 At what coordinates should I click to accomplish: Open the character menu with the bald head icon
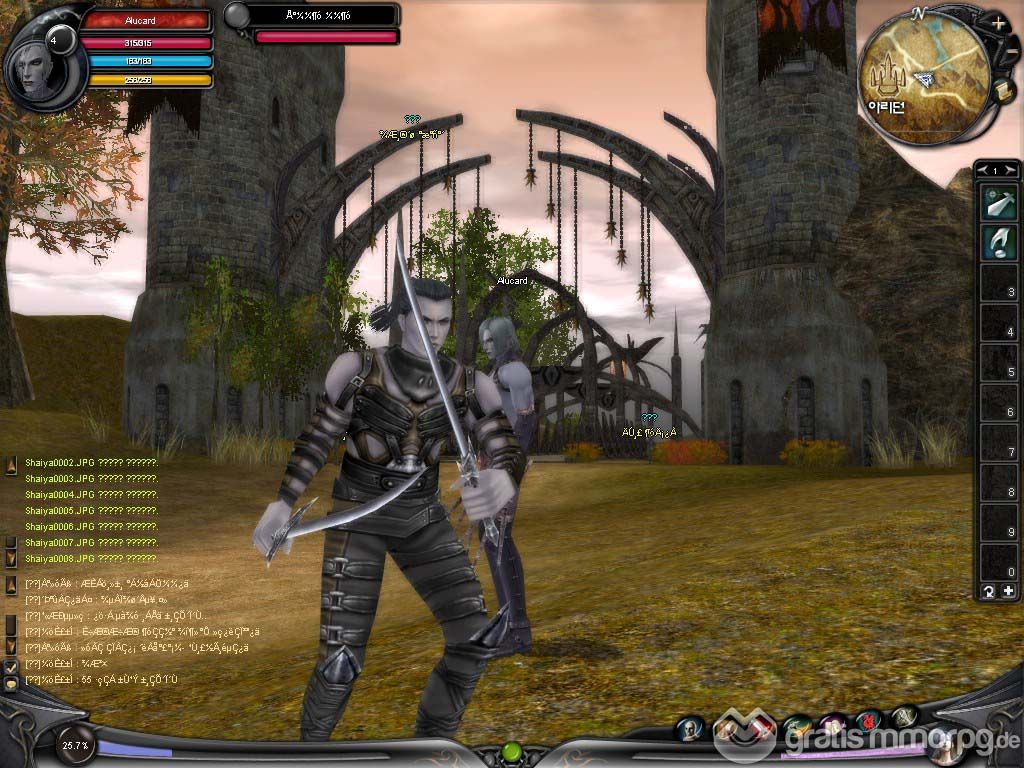click(x=691, y=729)
